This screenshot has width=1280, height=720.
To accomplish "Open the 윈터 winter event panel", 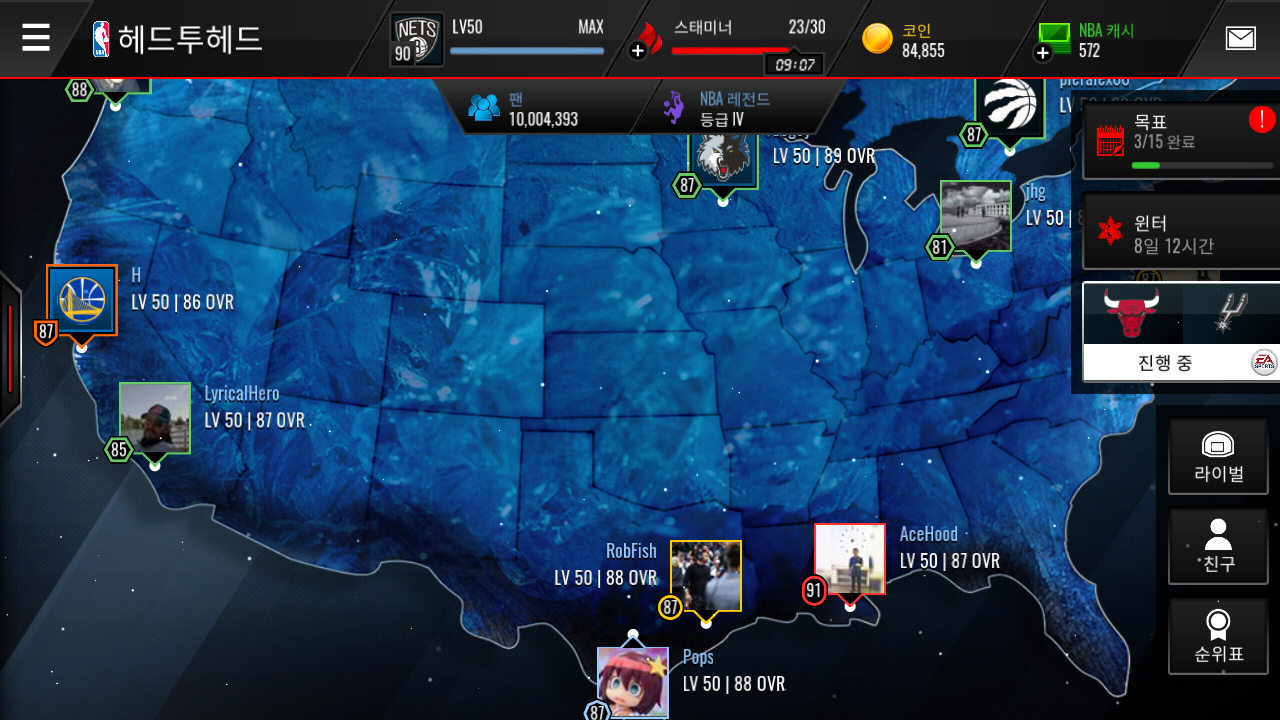I will point(1180,233).
